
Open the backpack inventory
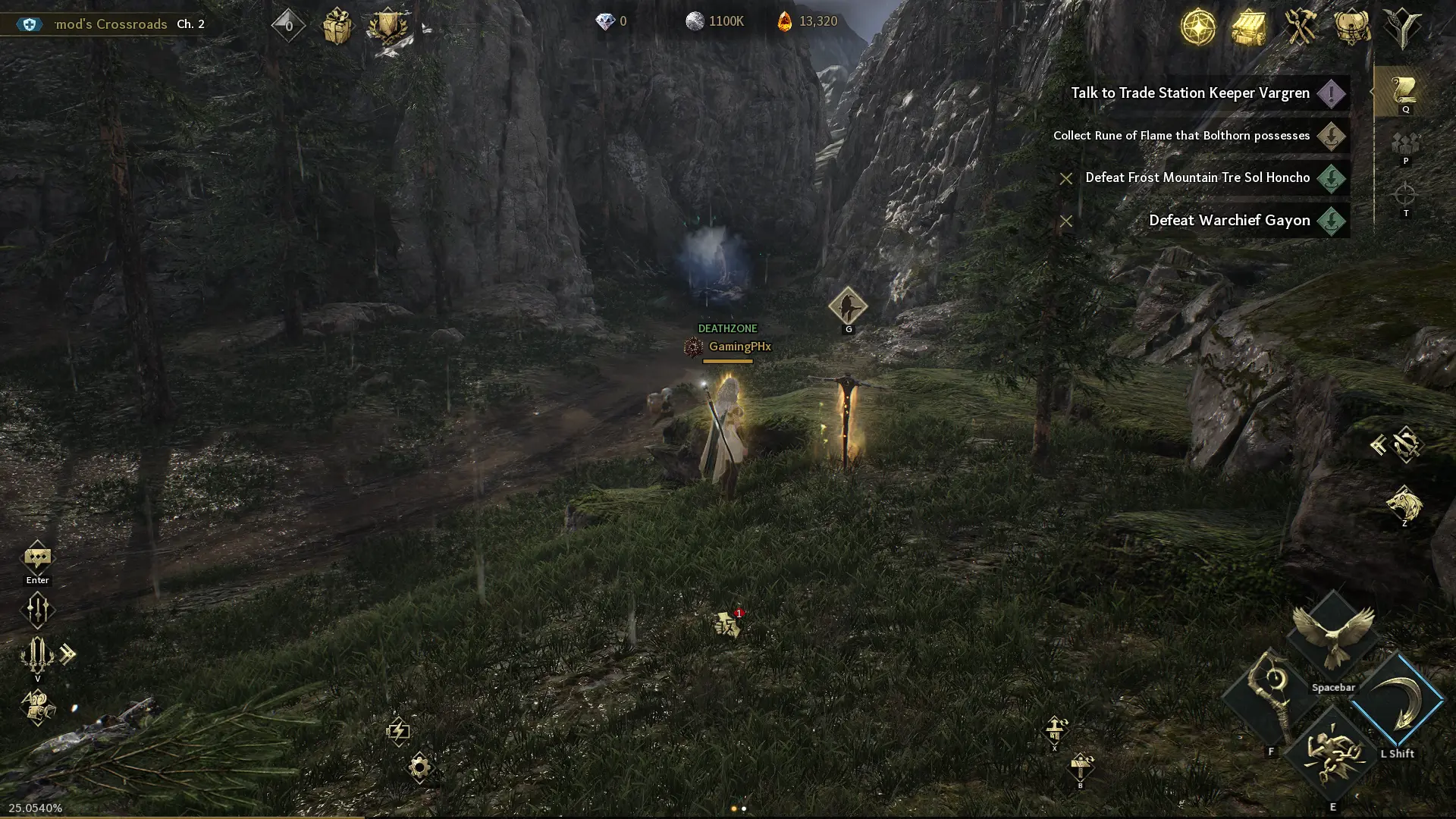[x=1351, y=27]
